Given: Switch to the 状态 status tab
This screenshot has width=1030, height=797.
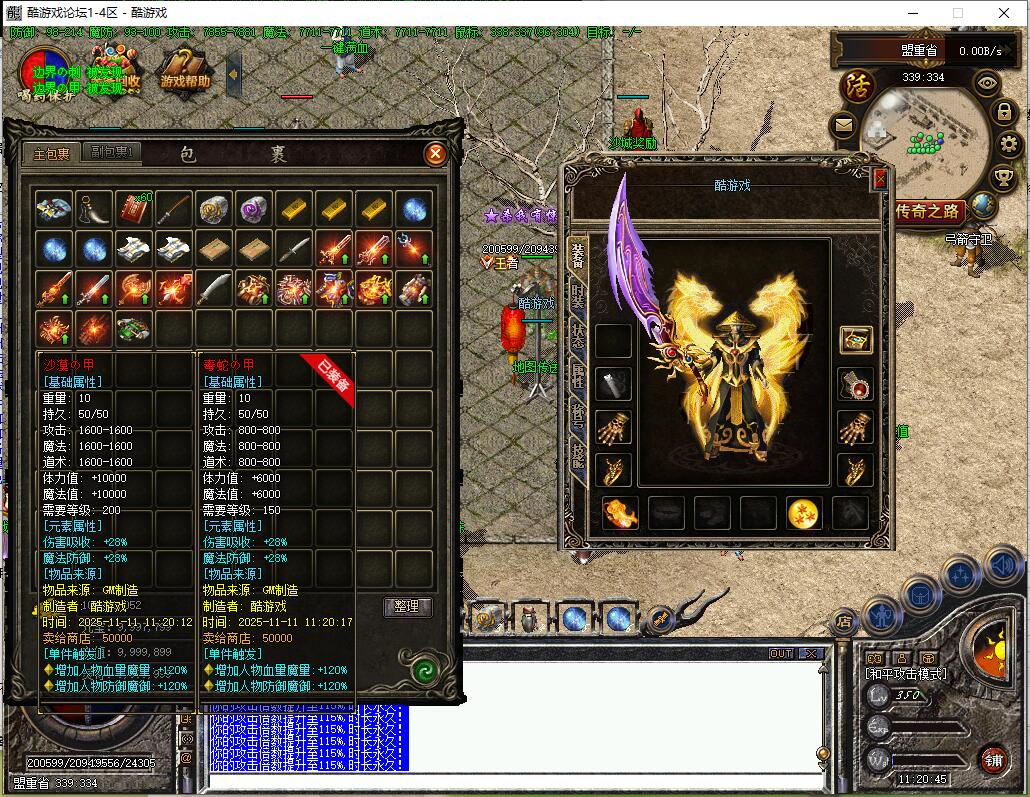Looking at the screenshot, I should (578, 336).
